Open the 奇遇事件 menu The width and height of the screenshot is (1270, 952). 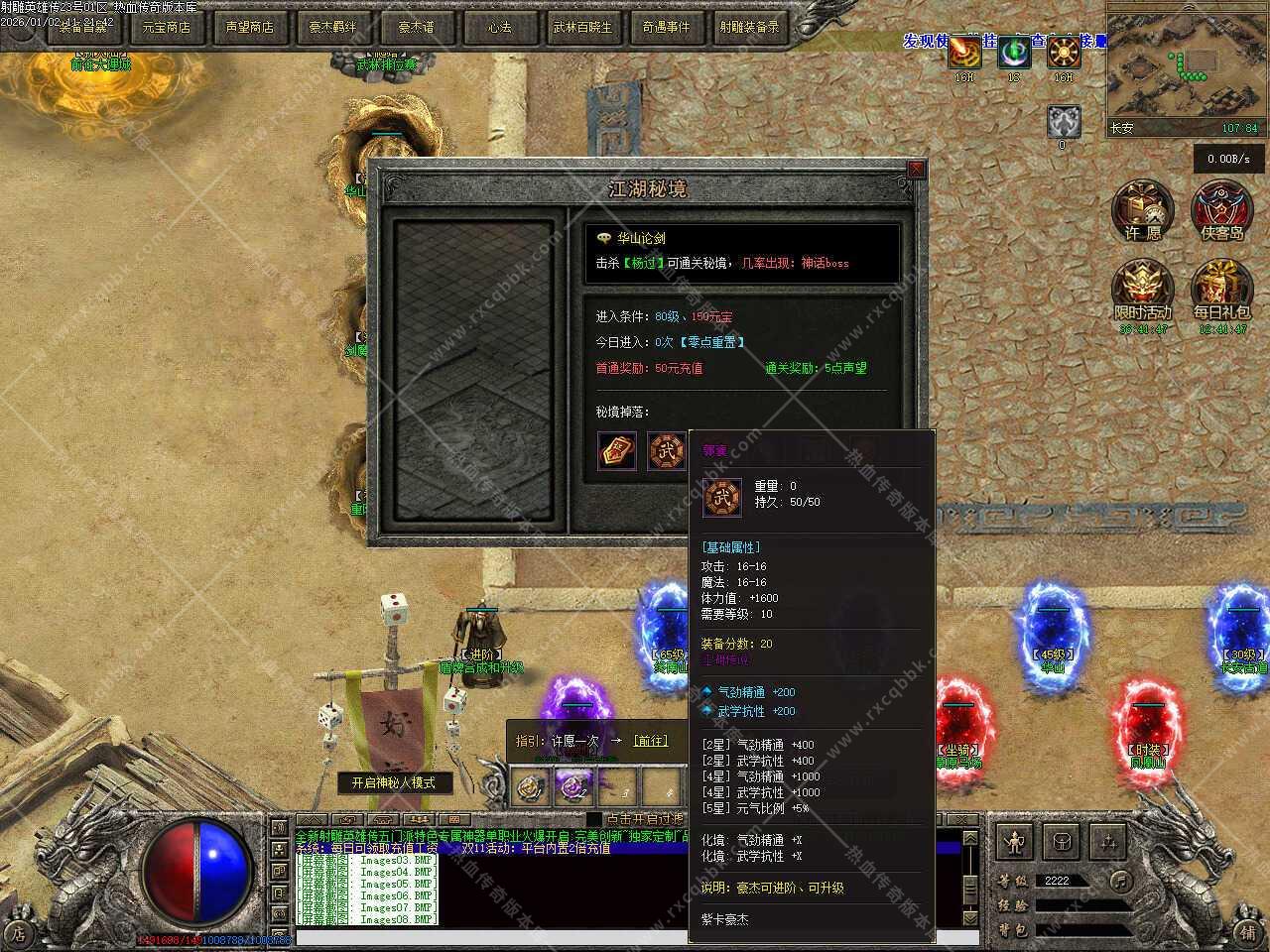666,27
